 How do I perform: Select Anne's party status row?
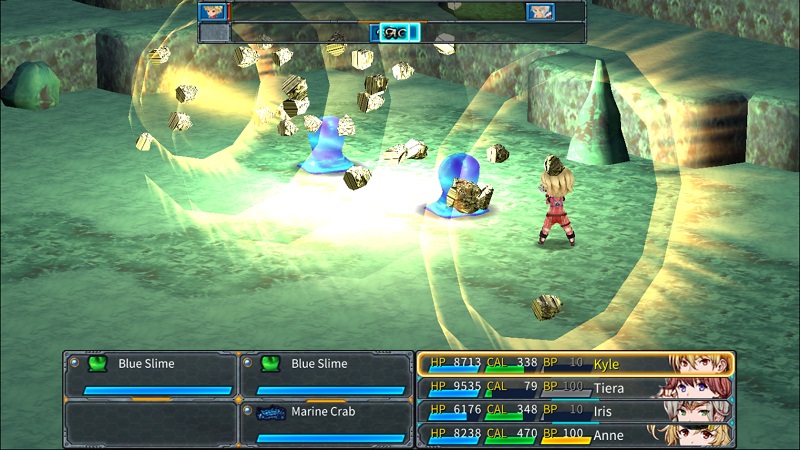tap(575, 433)
